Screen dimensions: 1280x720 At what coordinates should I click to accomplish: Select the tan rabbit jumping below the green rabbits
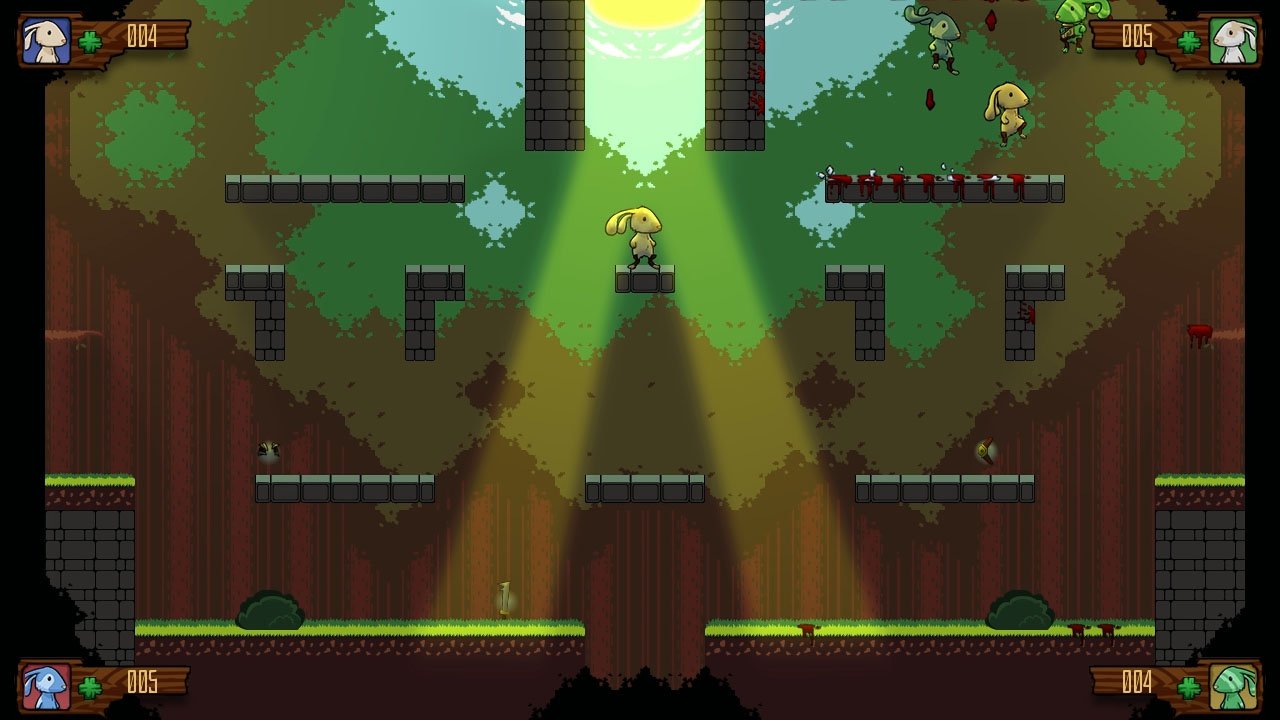tap(1008, 110)
